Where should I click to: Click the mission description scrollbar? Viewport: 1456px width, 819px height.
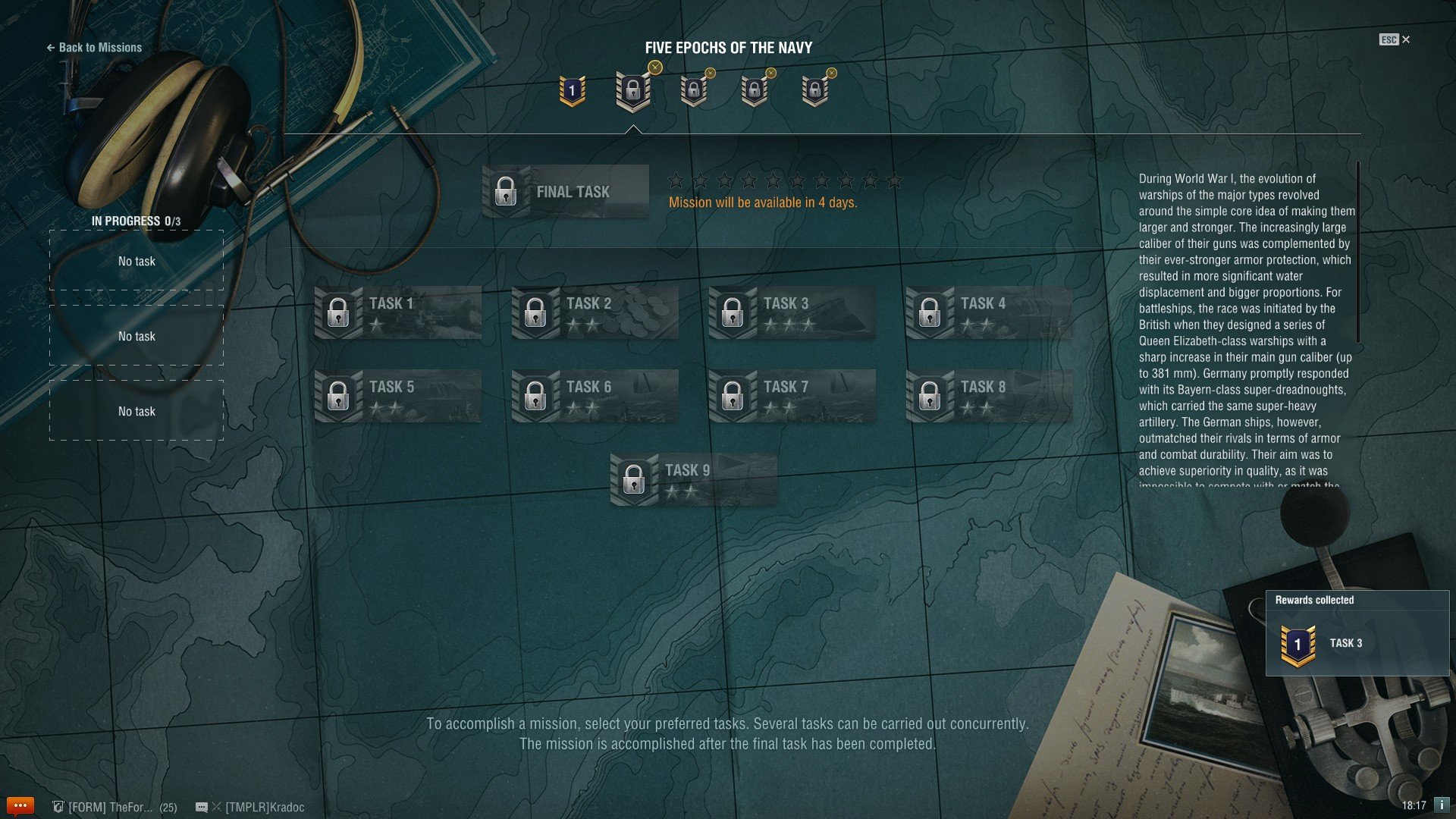pyautogui.click(x=1357, y=252)
